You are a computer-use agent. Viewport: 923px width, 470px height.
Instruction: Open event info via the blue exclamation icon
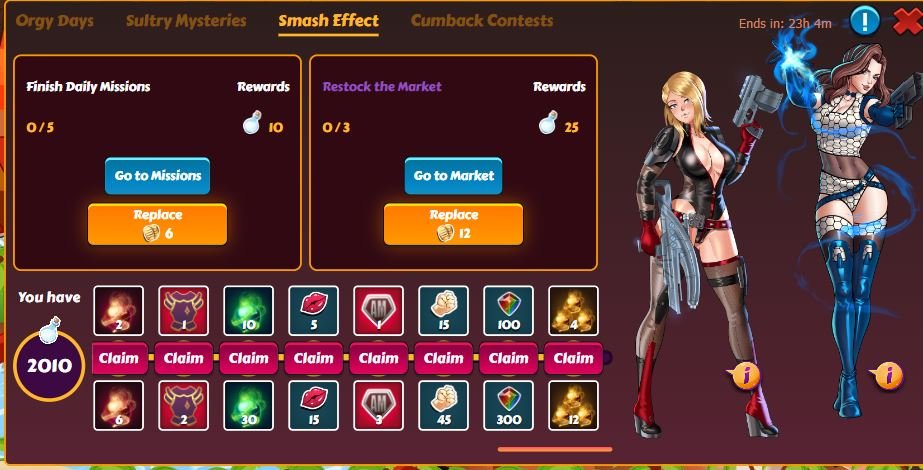pos(865,20)
